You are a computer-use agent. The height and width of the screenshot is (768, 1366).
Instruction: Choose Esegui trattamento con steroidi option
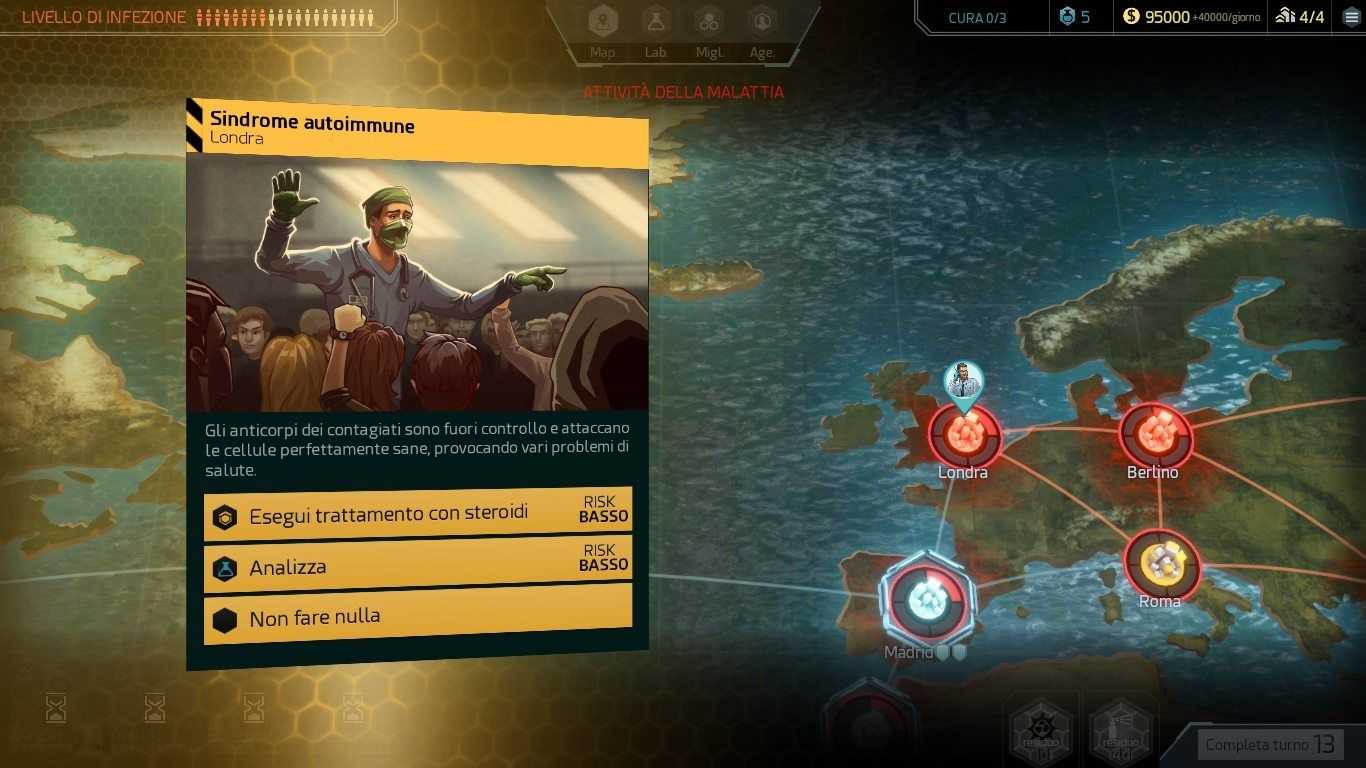(x=418, y=515)
